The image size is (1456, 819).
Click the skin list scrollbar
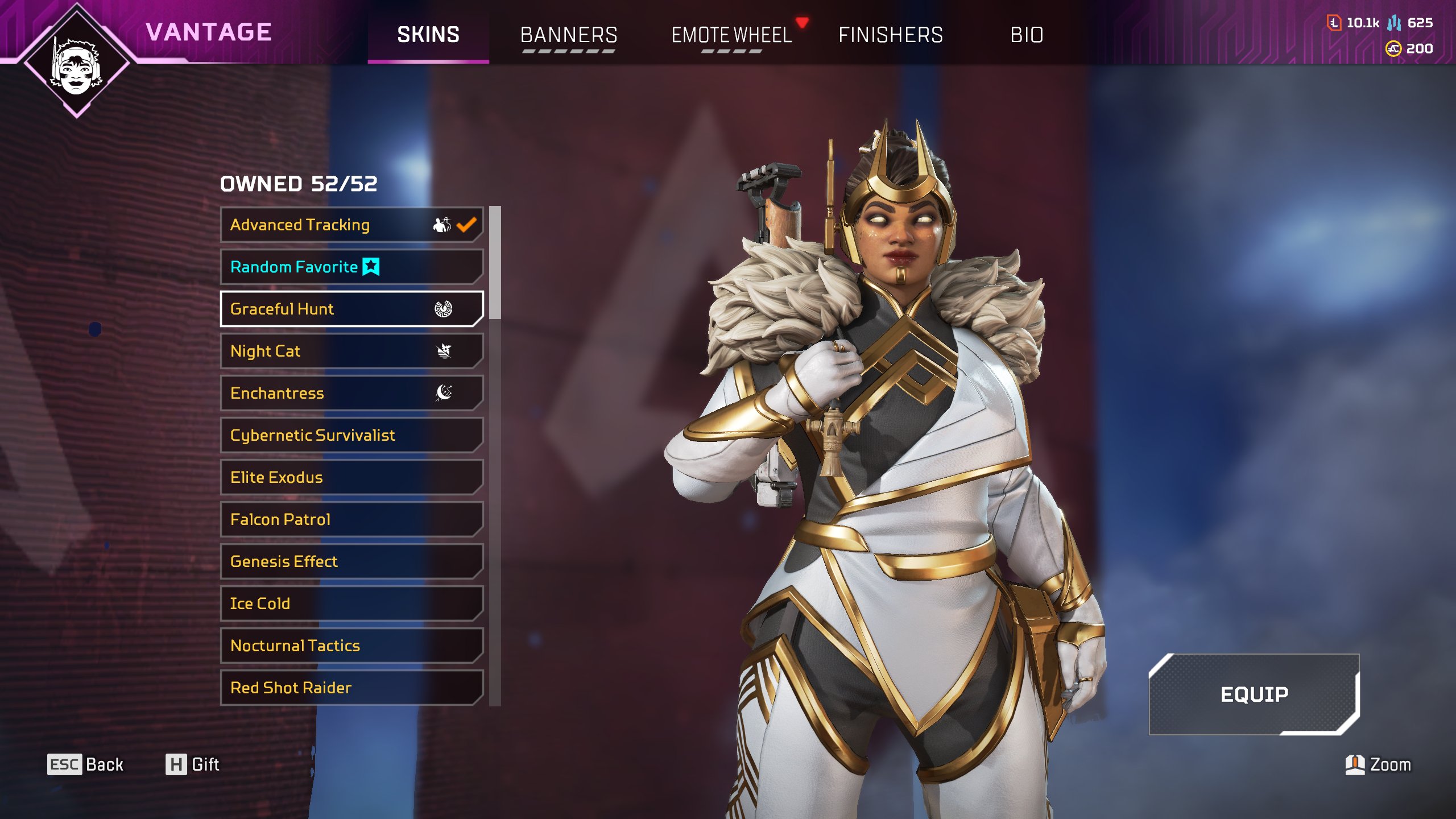495,263
